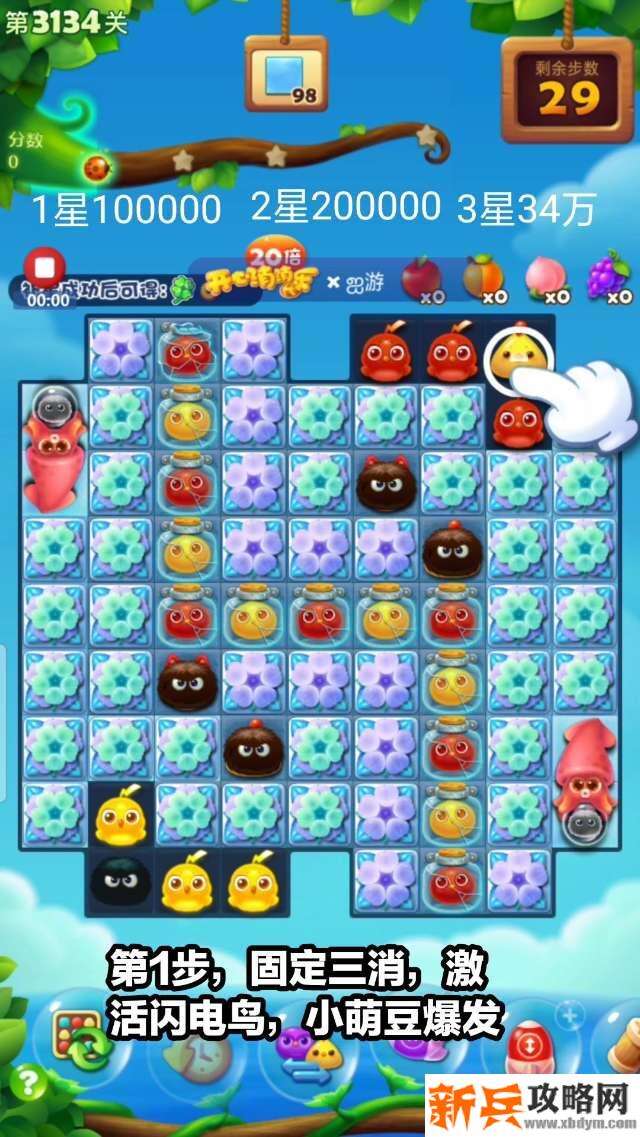
Task: Select the red apple reward icon
Action: (421, 279)
